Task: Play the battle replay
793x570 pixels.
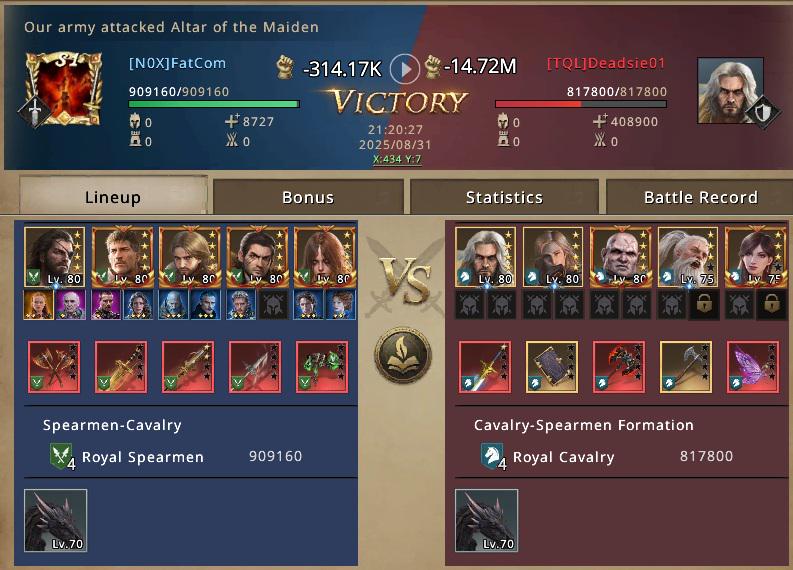Action: (404, 68)
